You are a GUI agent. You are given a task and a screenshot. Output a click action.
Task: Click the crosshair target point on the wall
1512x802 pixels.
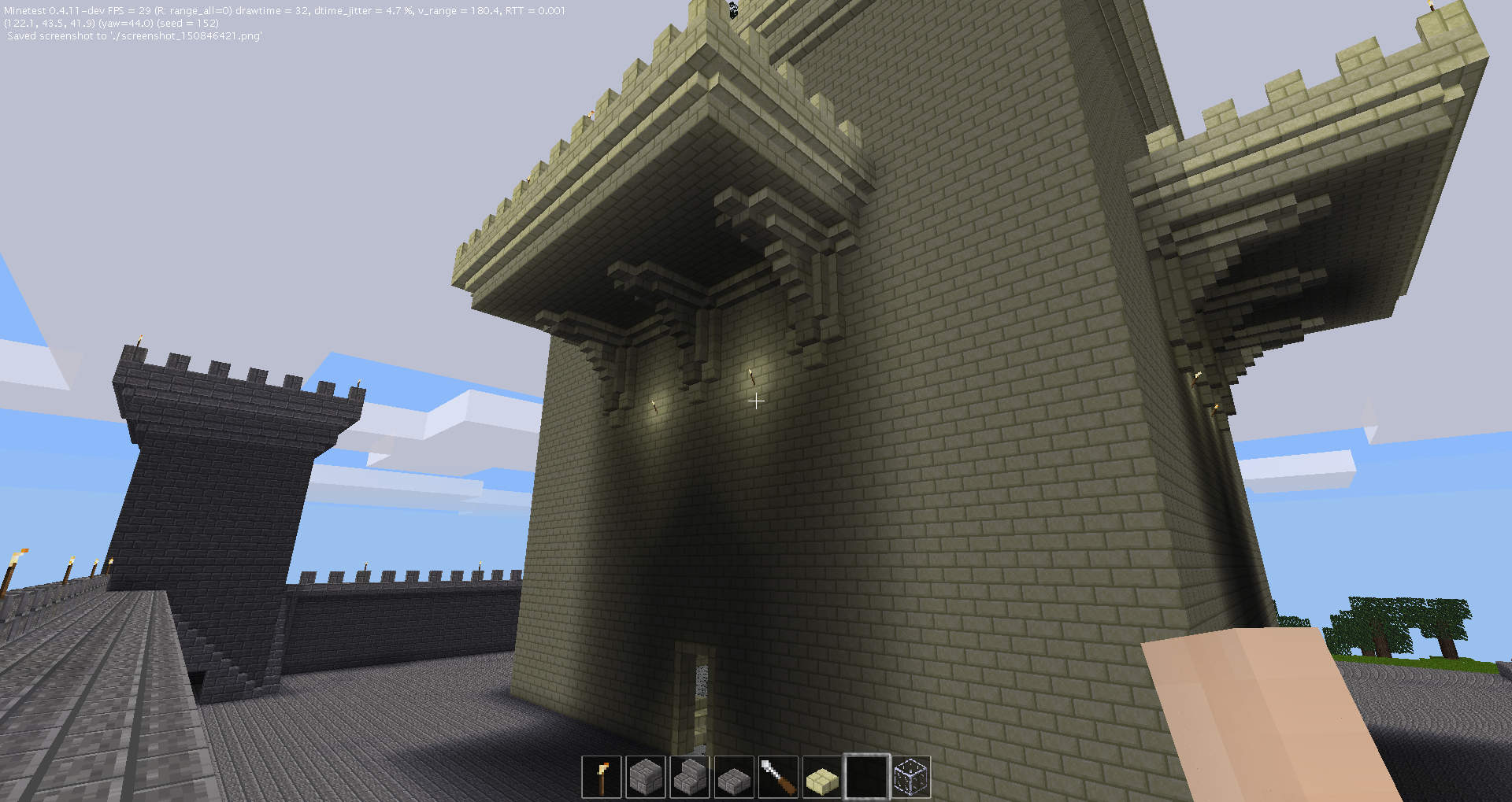(756, 401)
